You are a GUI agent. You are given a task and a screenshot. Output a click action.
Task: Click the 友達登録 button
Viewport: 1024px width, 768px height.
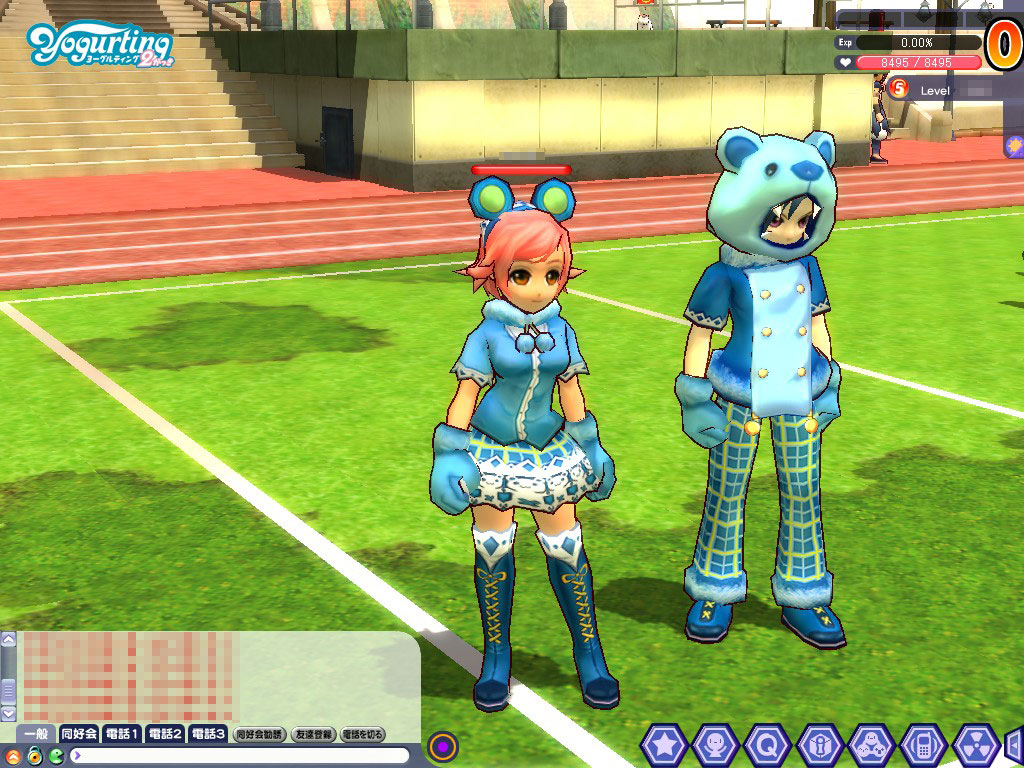click(313, 734)
